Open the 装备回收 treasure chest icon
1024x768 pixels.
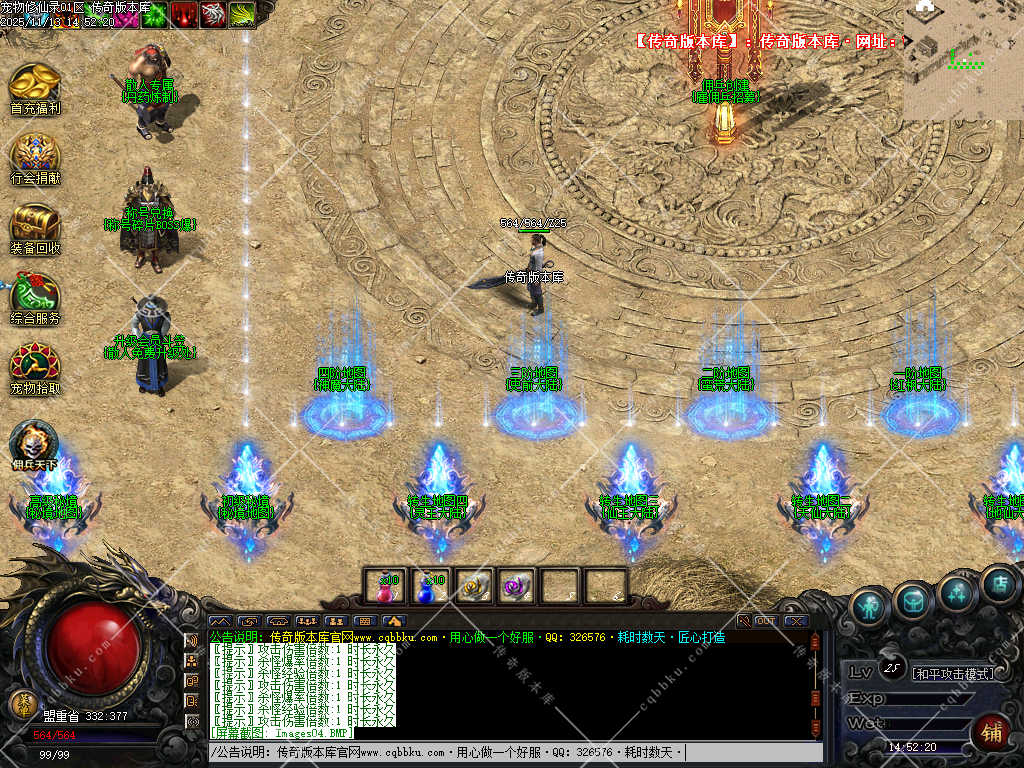(x=34, y=224)
